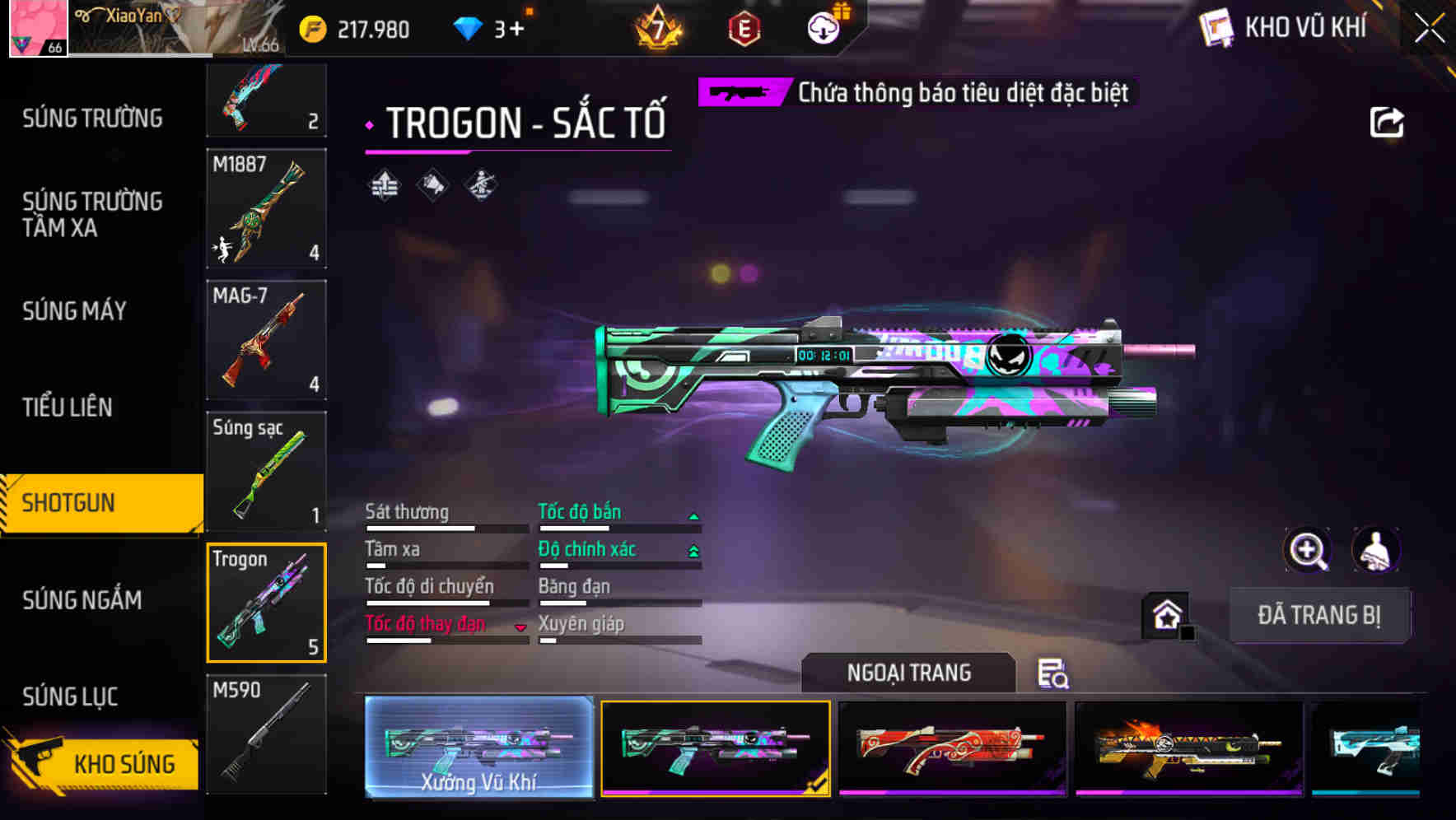The height and width of the screenshot is (820, 1456).
Task: Select the second Trogon skin thumbnail
Action: tap(715, 748)
